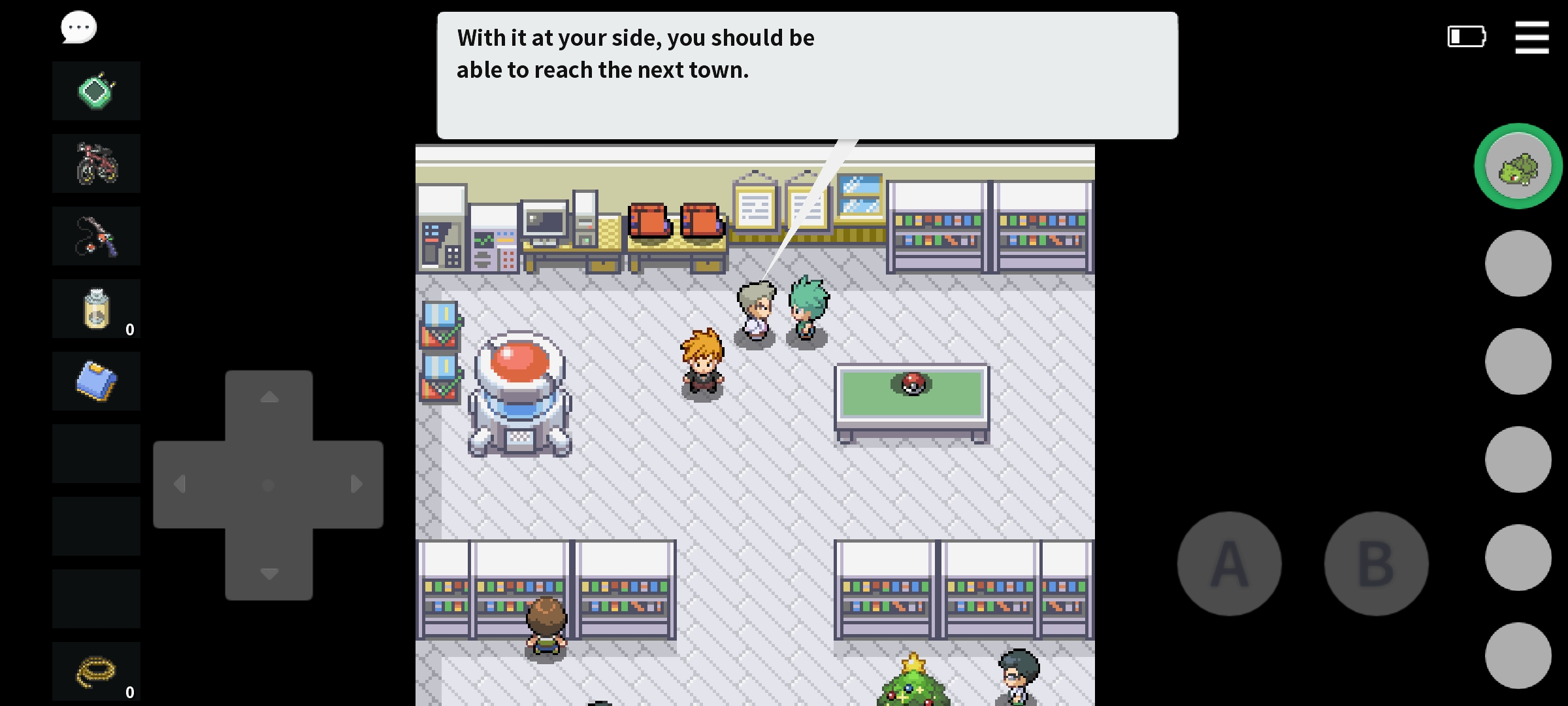
Task: Open the chat speech bubble icon
Action: pyautogui.click(x=78, y=27)
